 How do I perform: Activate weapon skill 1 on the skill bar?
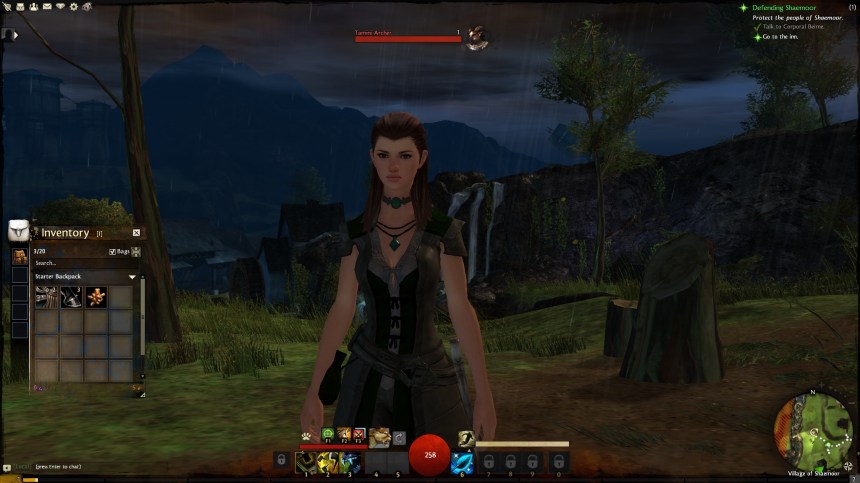click(x=306, y=462)
